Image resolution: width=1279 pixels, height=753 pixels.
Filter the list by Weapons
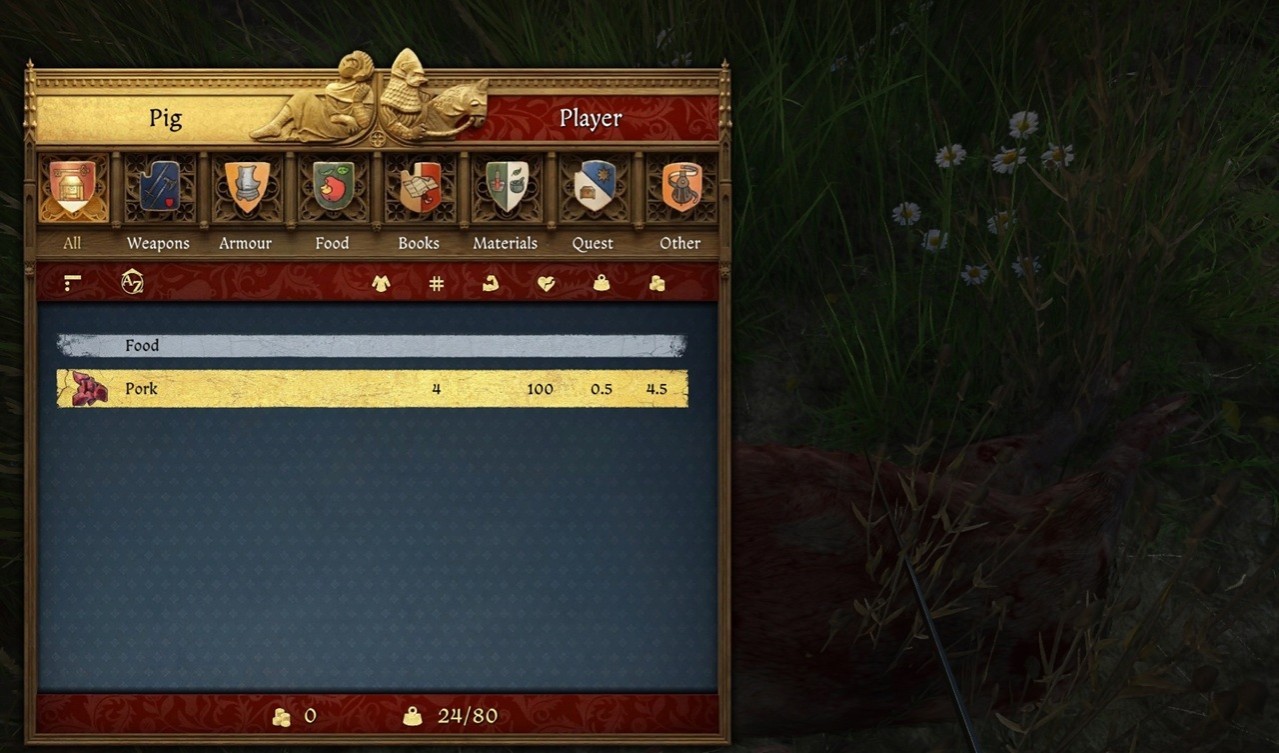[158, 188]
